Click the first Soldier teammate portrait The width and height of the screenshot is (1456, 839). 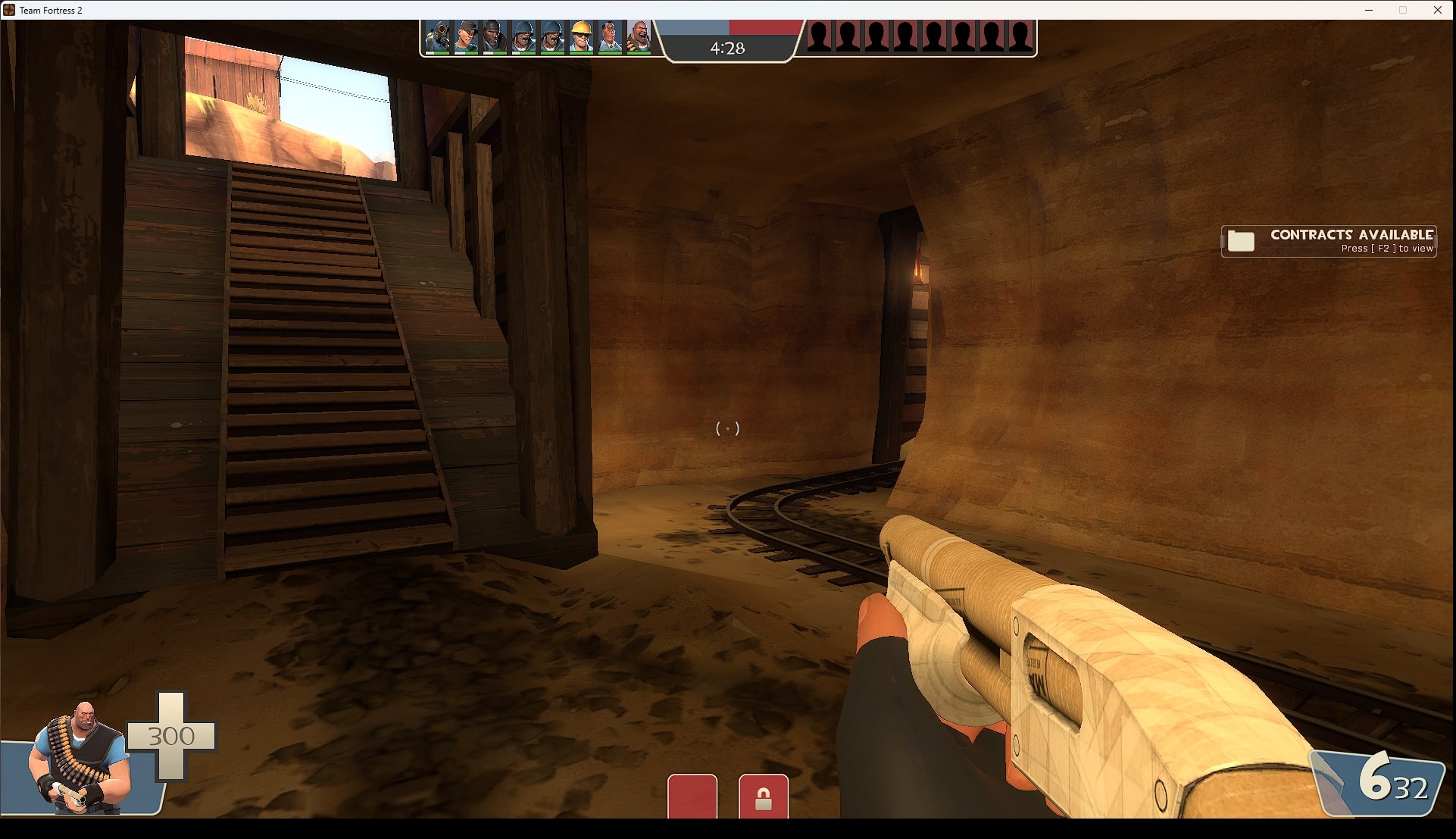[525, 36]
